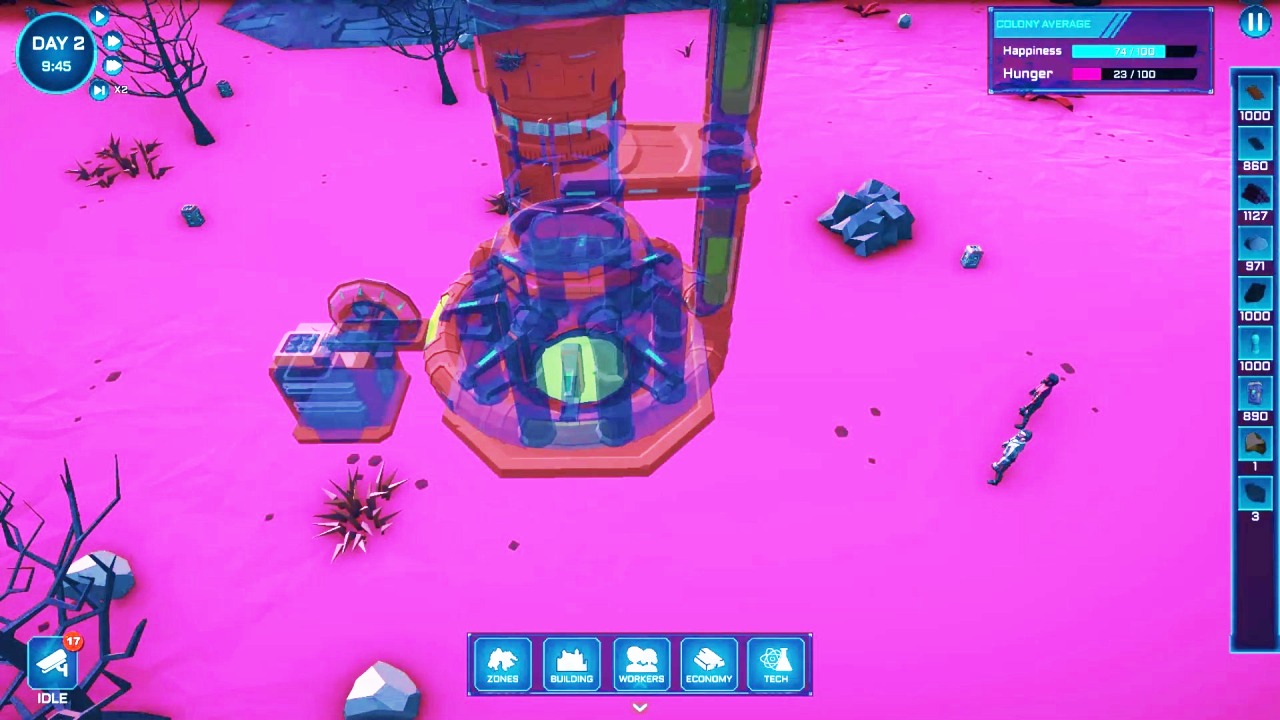Viewport: 1280px width, 720px height.
Task: Switch to the Economy tab
Action: [x=709, y=663]
